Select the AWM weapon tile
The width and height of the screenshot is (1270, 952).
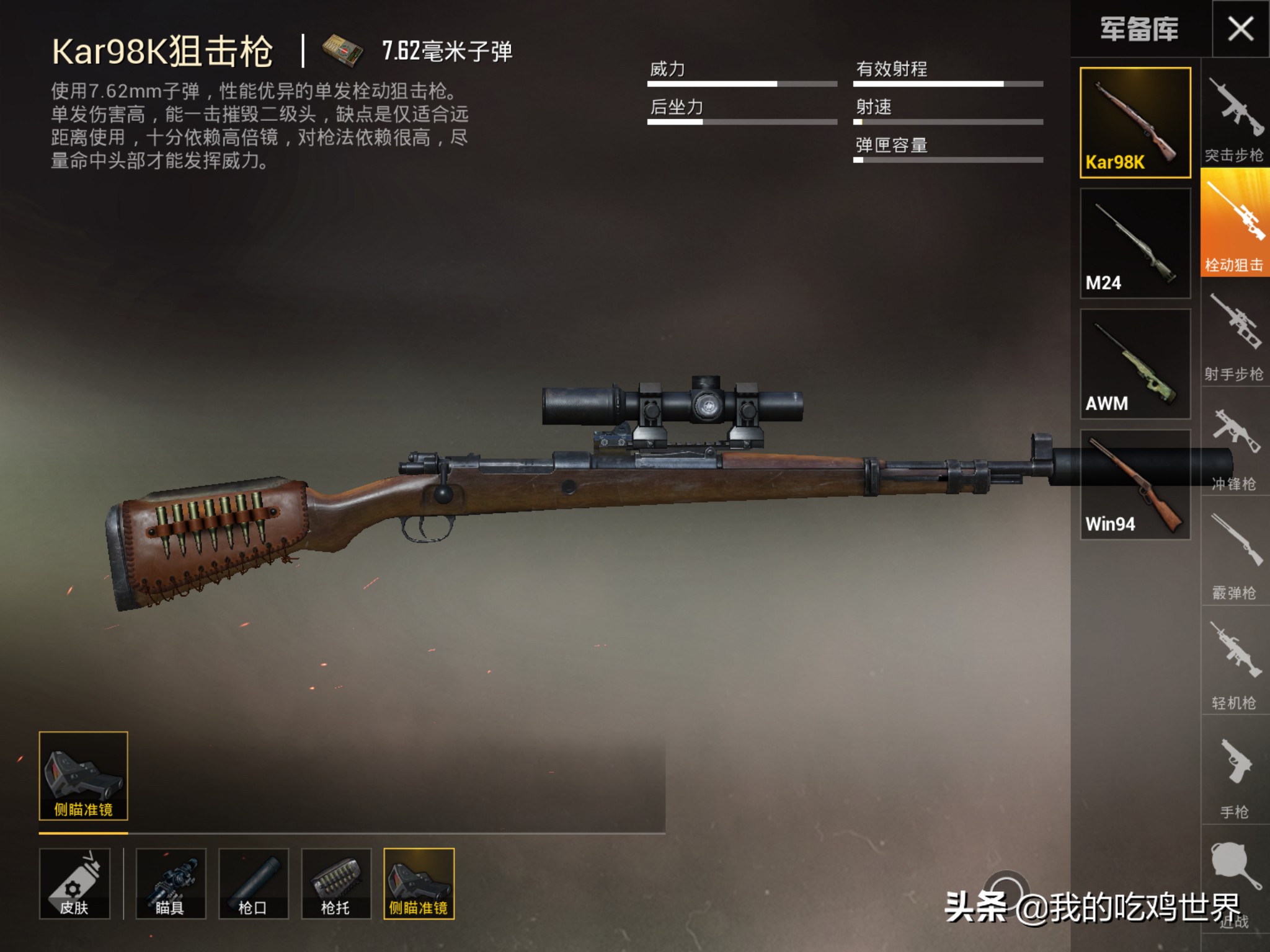click(1135, 364)
